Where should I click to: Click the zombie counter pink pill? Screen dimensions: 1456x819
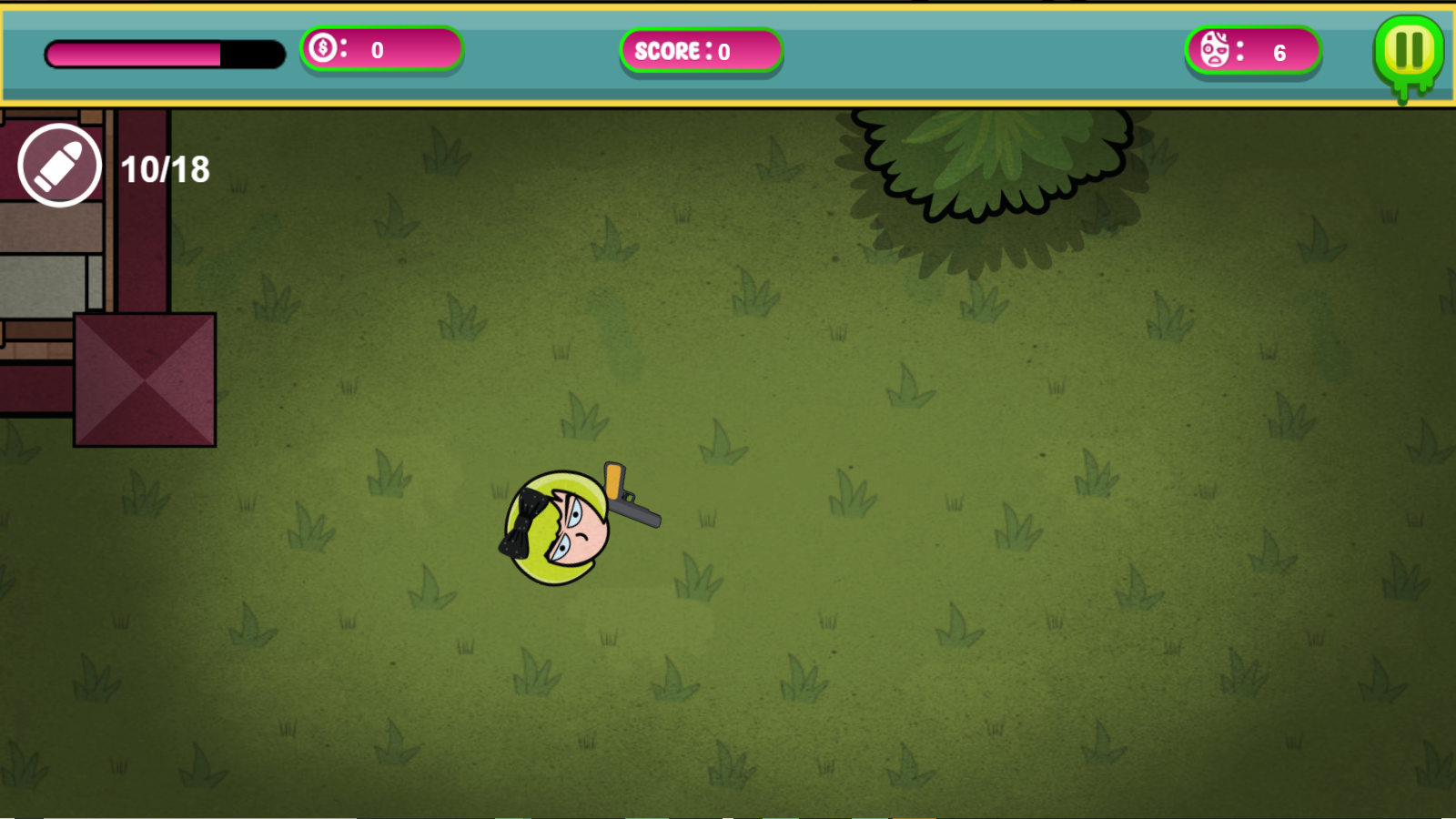point(1253,52)
